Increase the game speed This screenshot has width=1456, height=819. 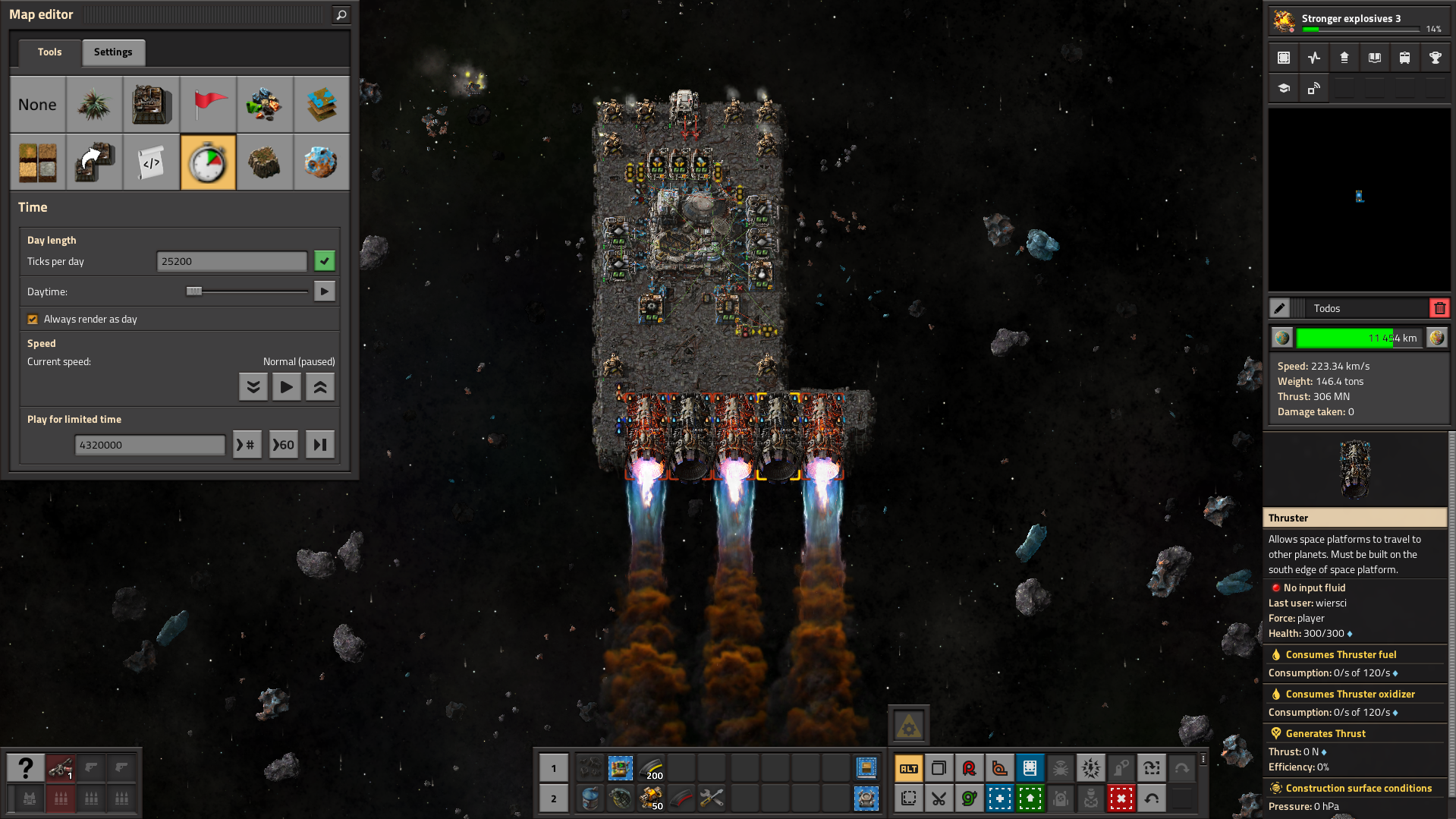tap(320, 387)
